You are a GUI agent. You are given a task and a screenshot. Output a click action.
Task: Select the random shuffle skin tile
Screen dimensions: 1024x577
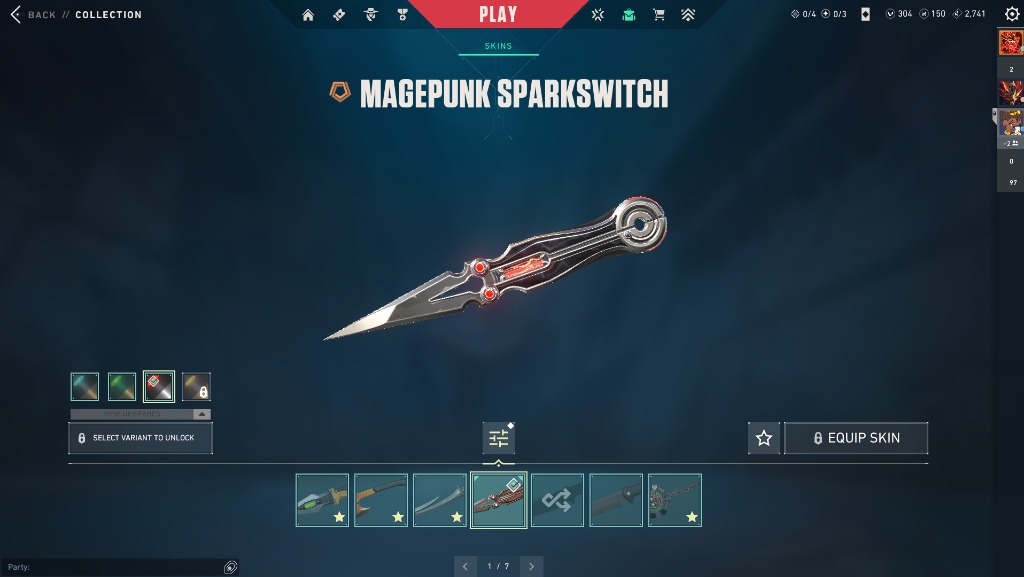pyautogui.click(x=557, y=500)
